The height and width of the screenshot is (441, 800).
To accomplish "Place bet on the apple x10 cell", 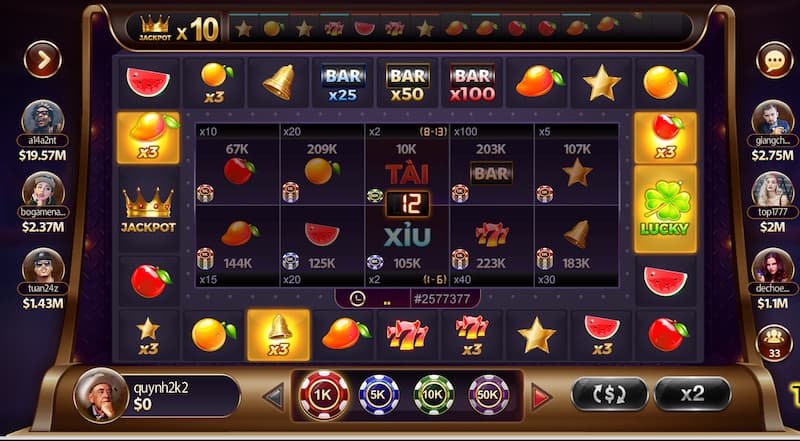I will tap(237, 165).
